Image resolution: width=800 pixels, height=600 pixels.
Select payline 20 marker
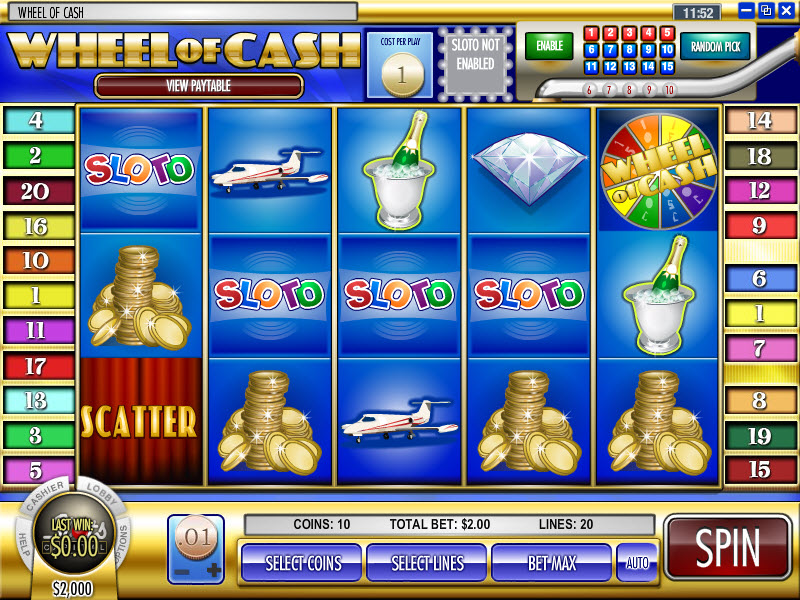pyautogui.click(x=36, y=191)
